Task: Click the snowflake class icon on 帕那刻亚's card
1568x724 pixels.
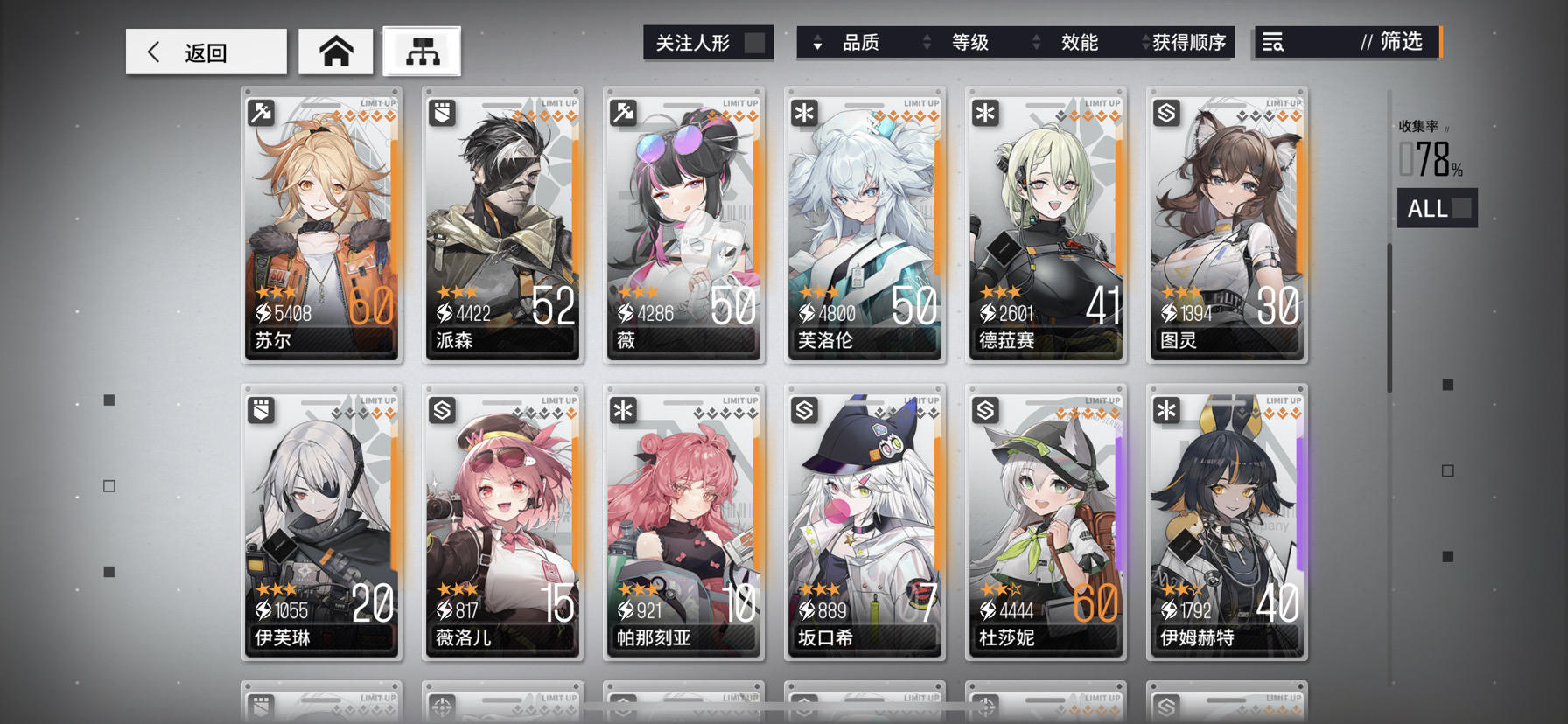Action: click(x=623, y=411)
